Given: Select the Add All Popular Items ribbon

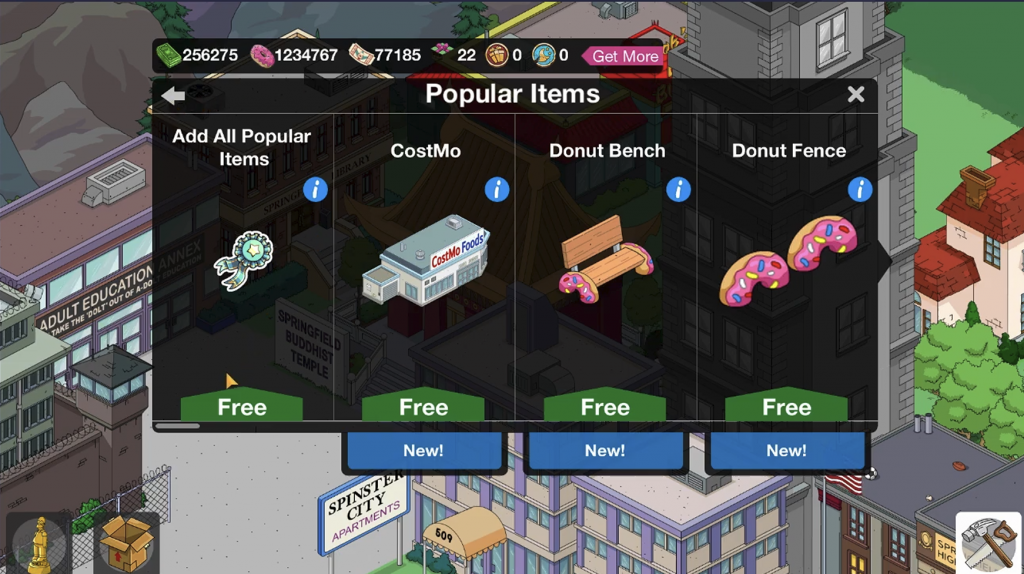Looking at the screenshot, I should pyautogui.click(x=242, y=259).
